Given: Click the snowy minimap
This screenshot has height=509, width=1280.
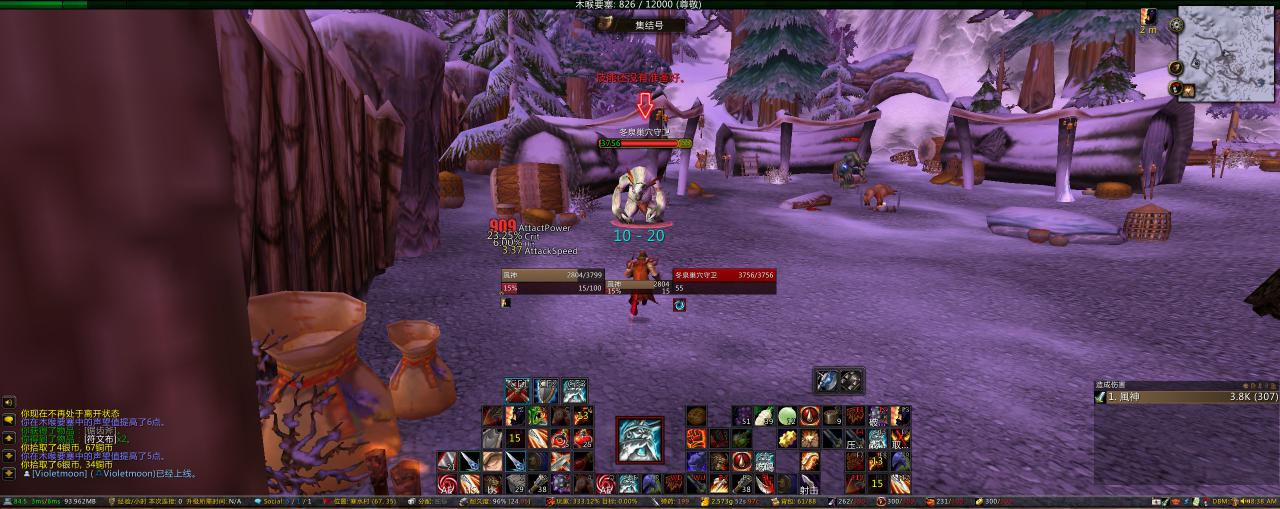Looking at the screenshot, I should click(1226, 55).
